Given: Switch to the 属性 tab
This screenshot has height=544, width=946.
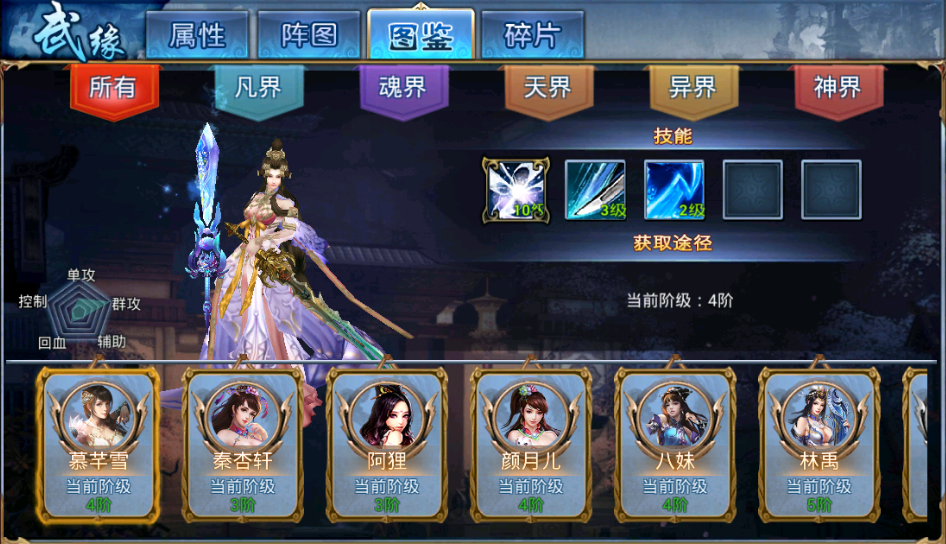Looking at the screenshot, I should pyautogui.click(x=196, y=36).
